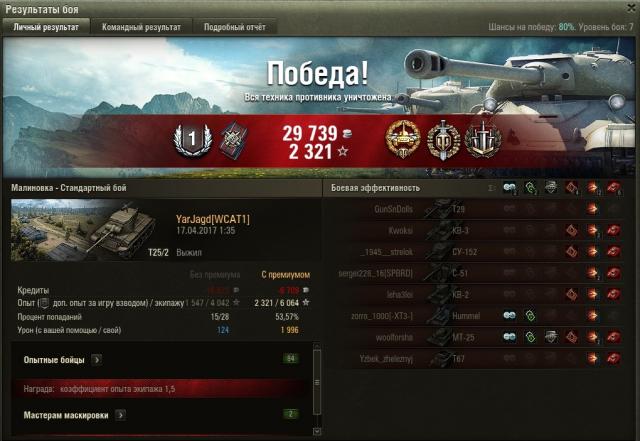Image resolution: width=640 pixels, height=441 pixels.
Task: Open the Подробный отчёт tab
Action: coord(231,27)
